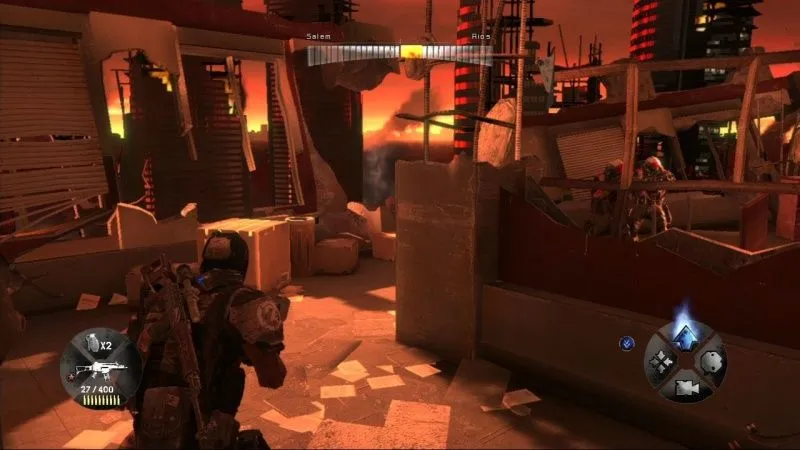The width and height of the screenshot is (800, 450).
Task: Activate the camera icon on the command wheel
Action: pyautogui.click(x=685, y=385)
